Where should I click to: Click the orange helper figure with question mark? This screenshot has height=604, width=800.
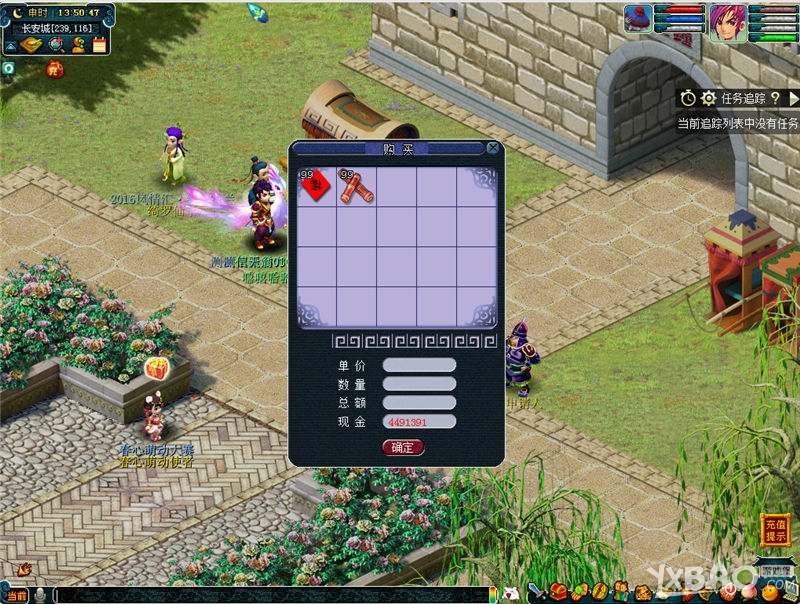click(77, 44)
